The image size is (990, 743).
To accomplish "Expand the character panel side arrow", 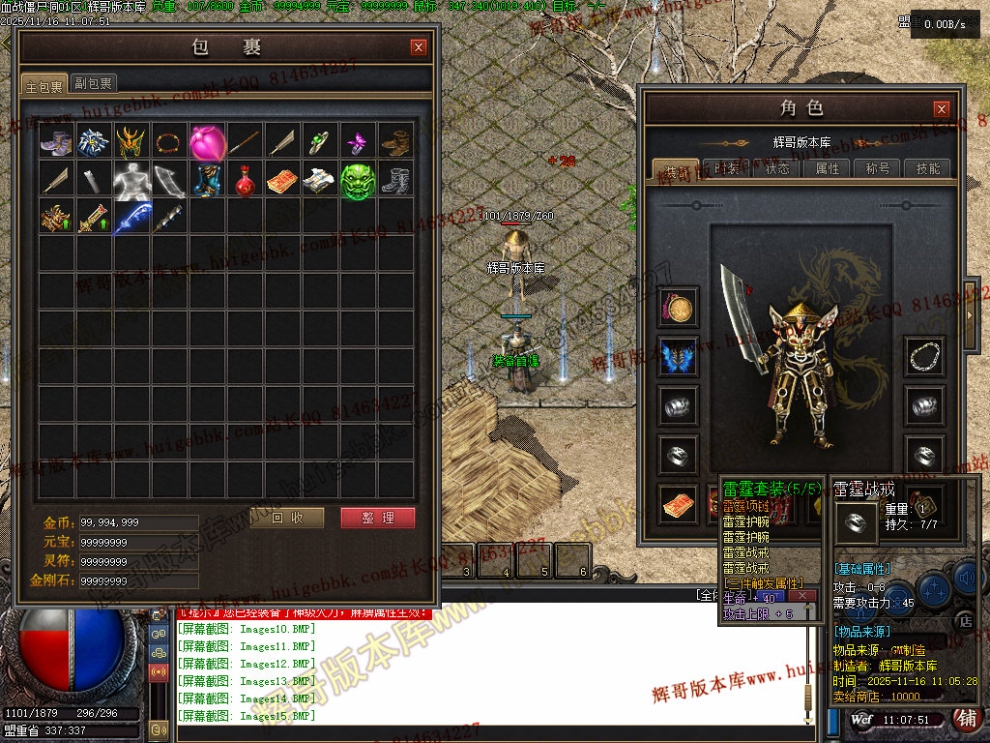I will click(x=970, y=315).
